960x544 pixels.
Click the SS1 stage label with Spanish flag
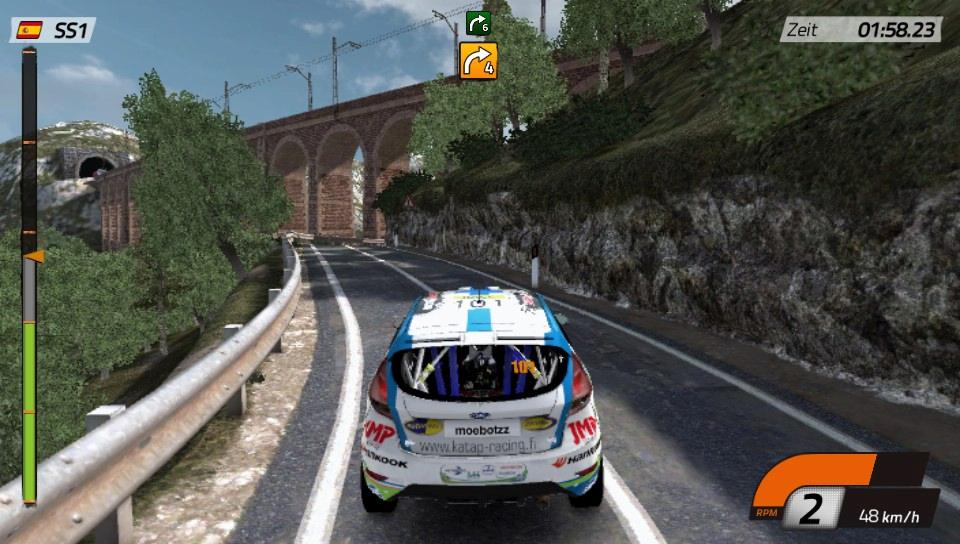pyautogui.click(x=54, y=30)
